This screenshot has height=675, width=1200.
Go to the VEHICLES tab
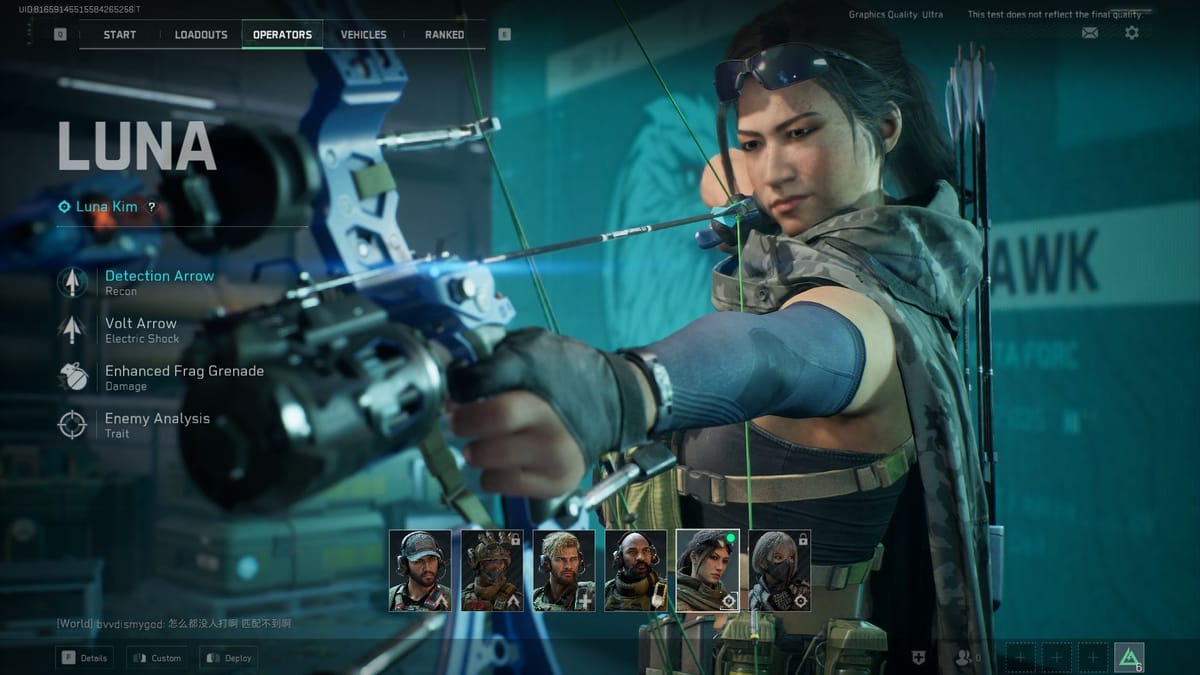pos(363,34)
